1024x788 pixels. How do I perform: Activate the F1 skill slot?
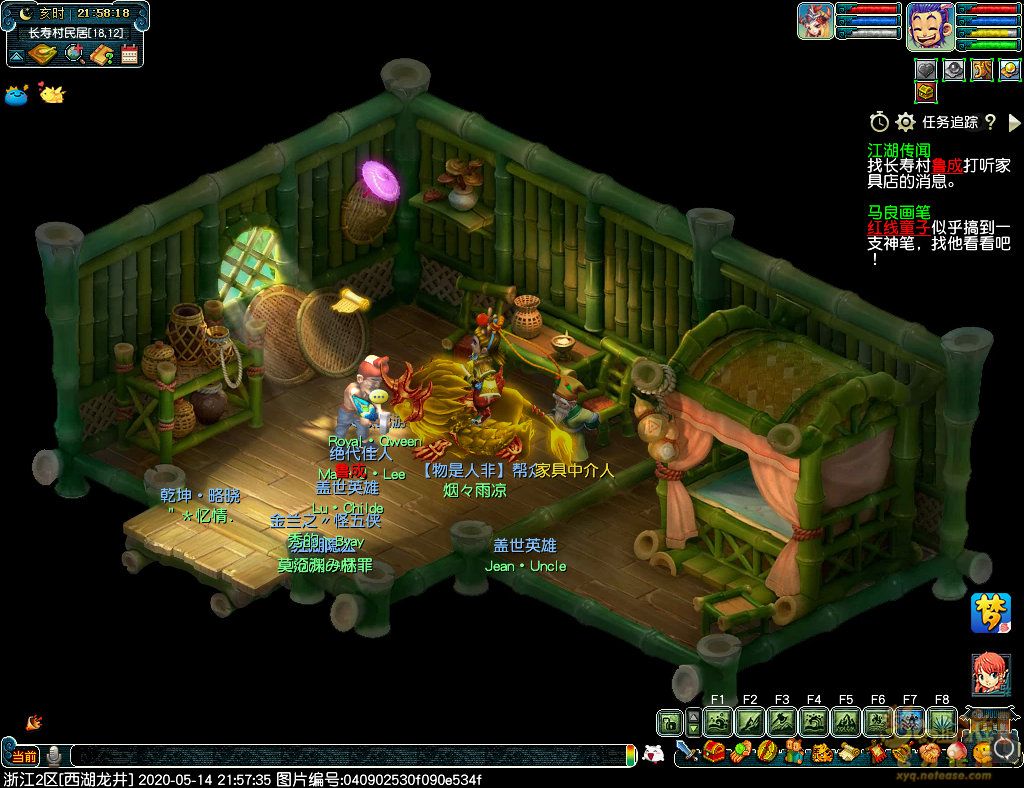[x=717, y=721]
